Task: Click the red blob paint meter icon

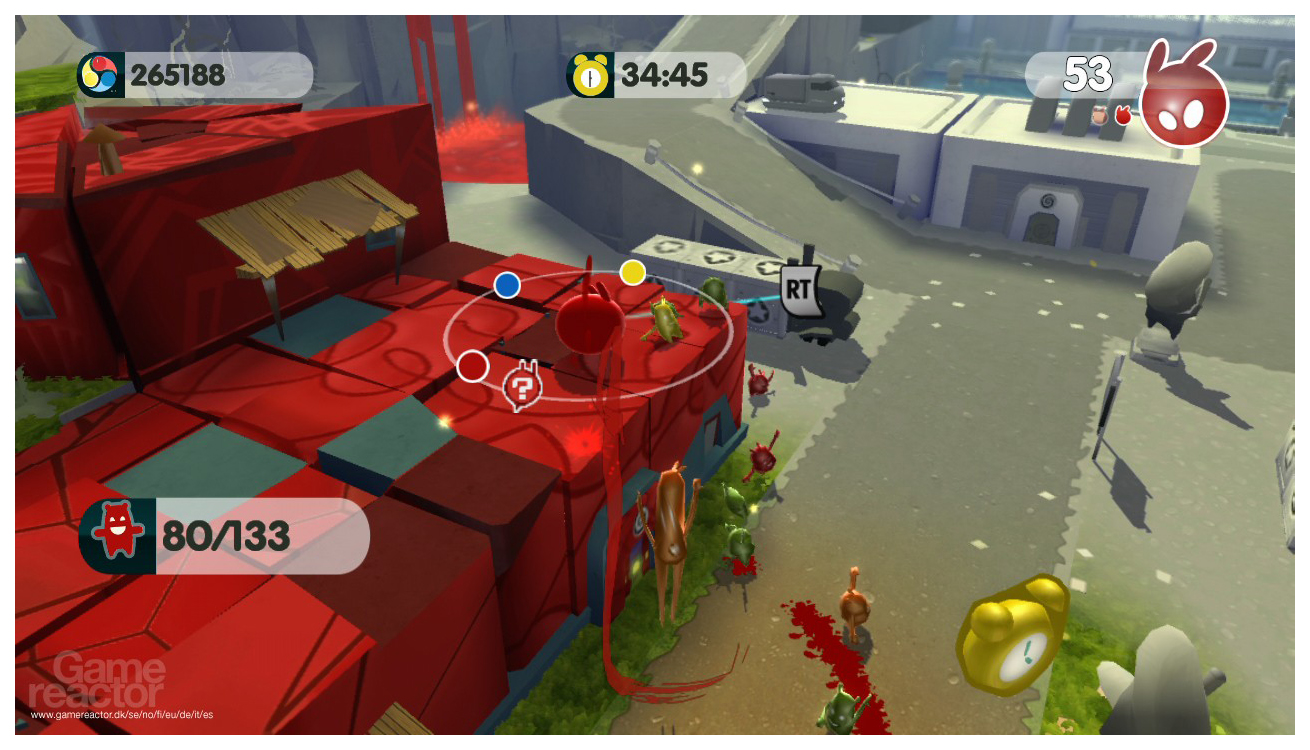Action: 1184,99
